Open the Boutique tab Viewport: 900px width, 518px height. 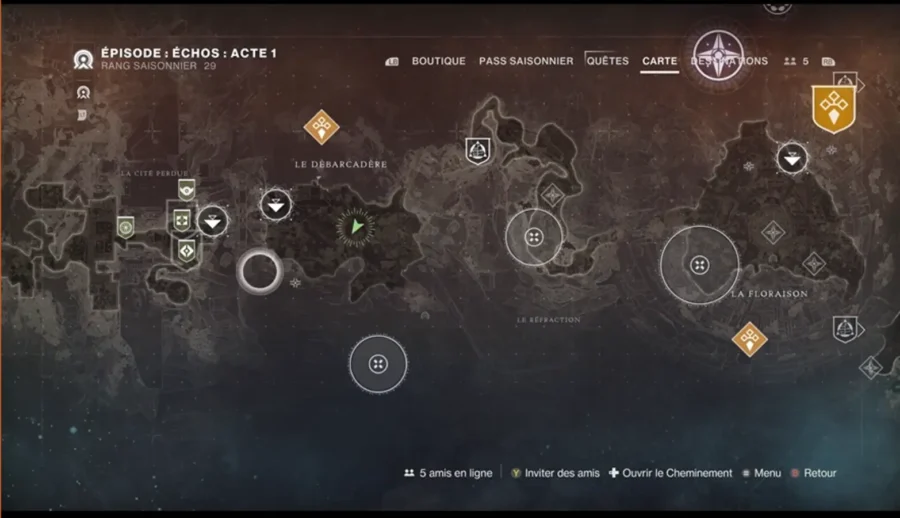[438, 61]
